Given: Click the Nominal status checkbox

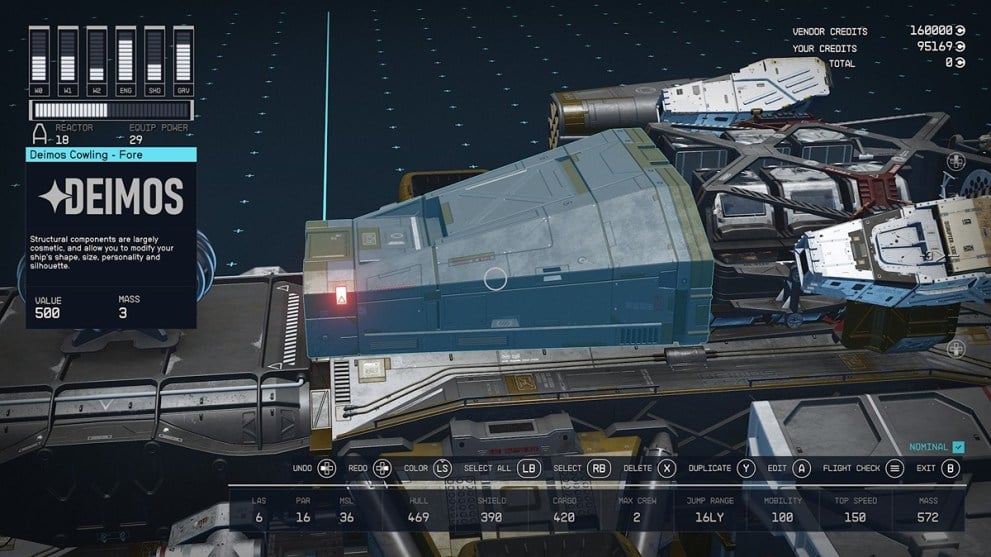Looking at the screenshot, I should tap(958, 447).
